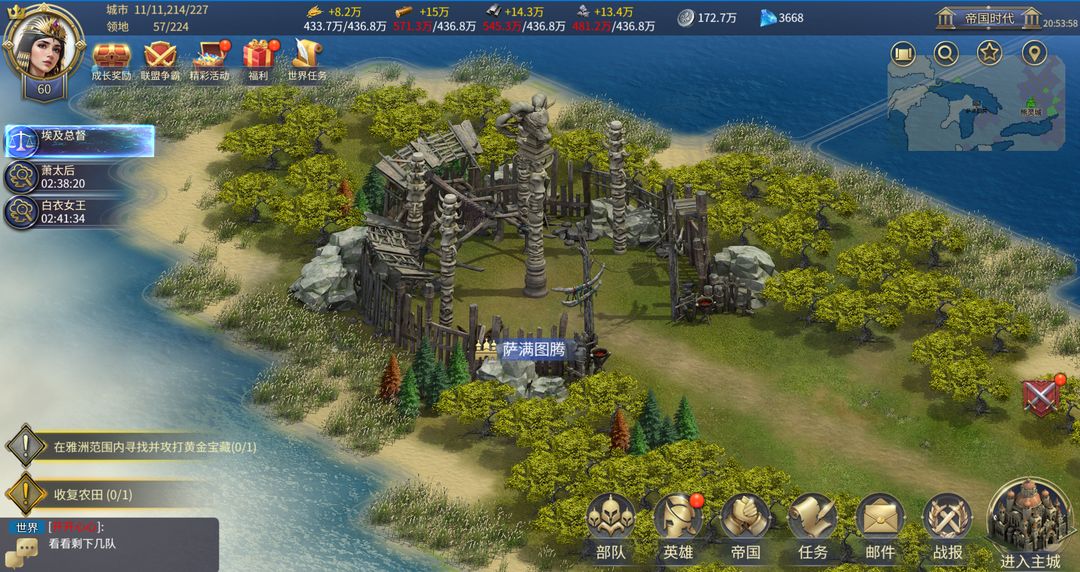Select the 埃及总督 entry
The image size is (1080, 572).
coord(80,141)
